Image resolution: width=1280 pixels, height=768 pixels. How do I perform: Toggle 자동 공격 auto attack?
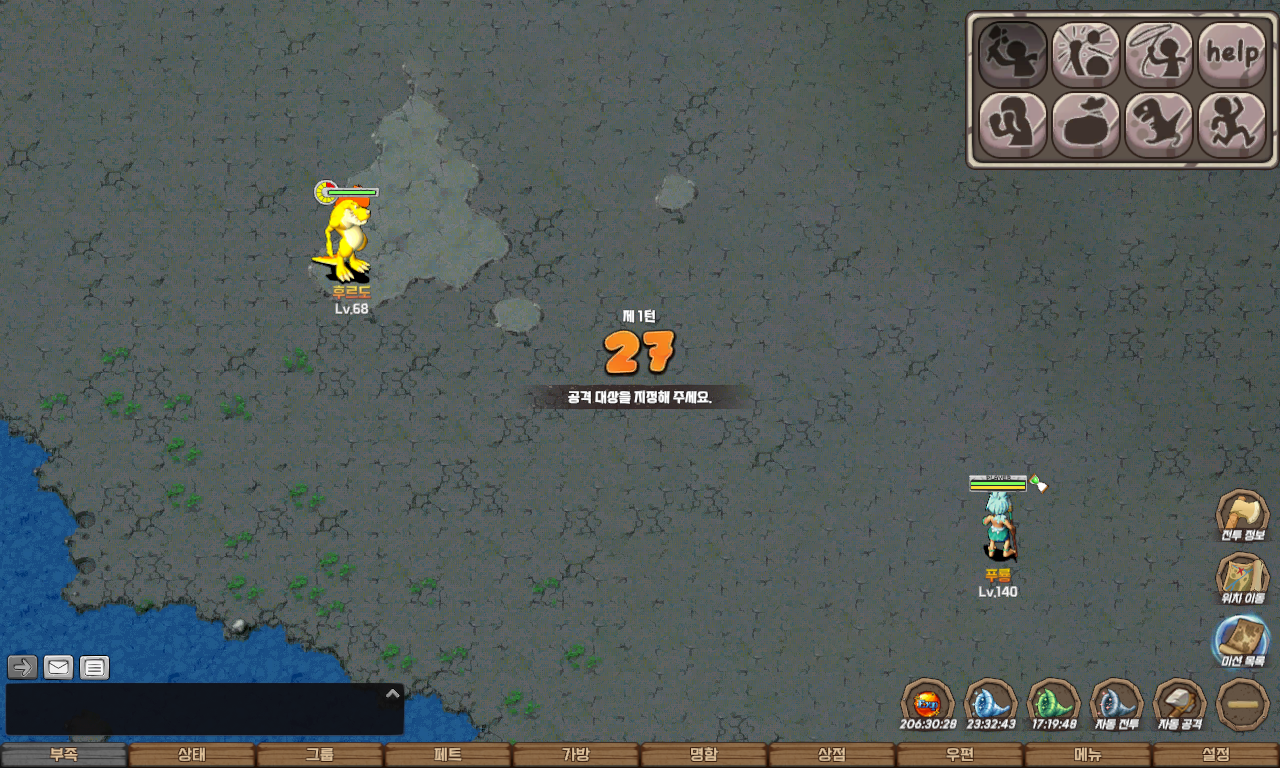point(1180,704)
